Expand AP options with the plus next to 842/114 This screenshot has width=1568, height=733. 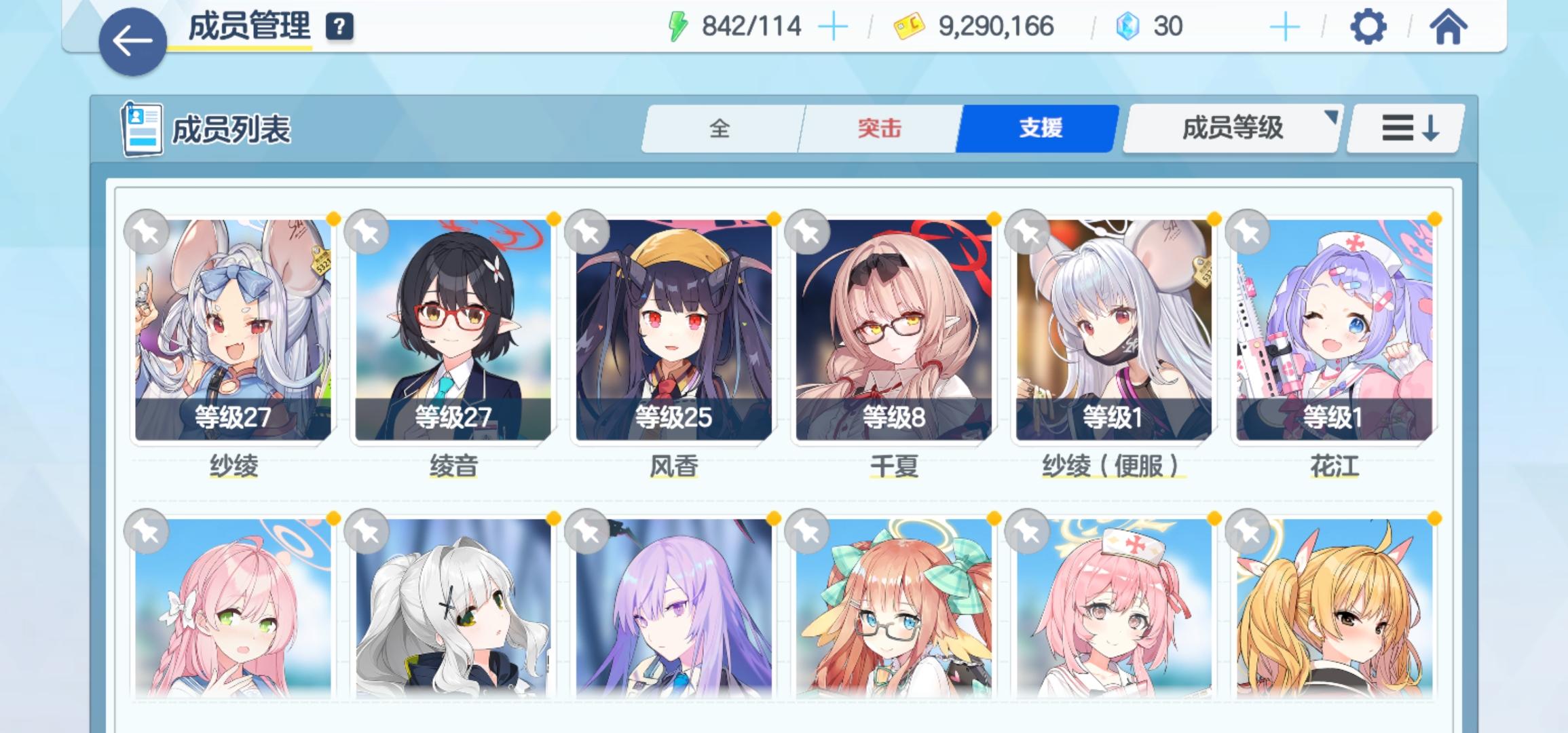833,27
